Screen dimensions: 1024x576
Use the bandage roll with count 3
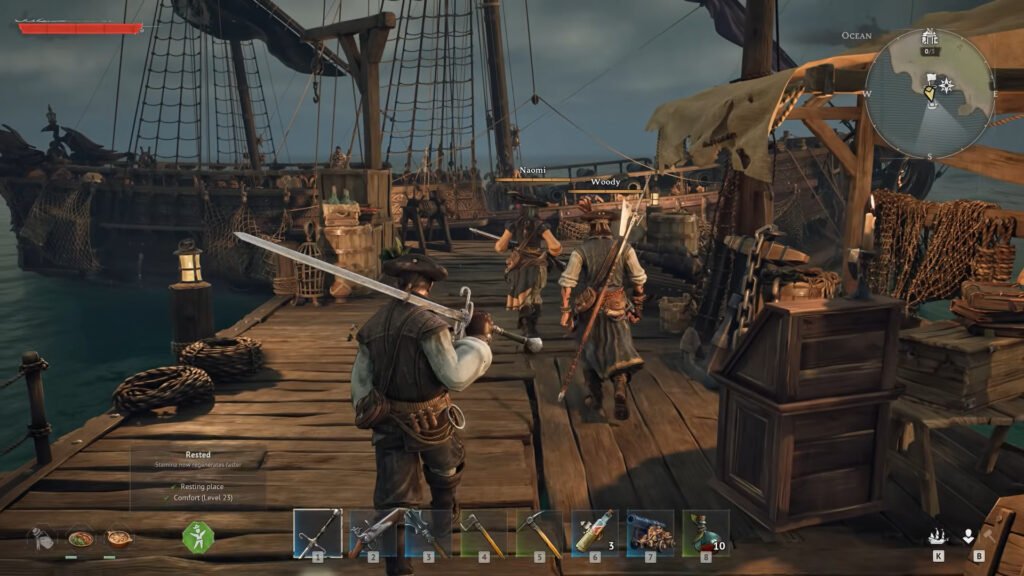[595, 532]
